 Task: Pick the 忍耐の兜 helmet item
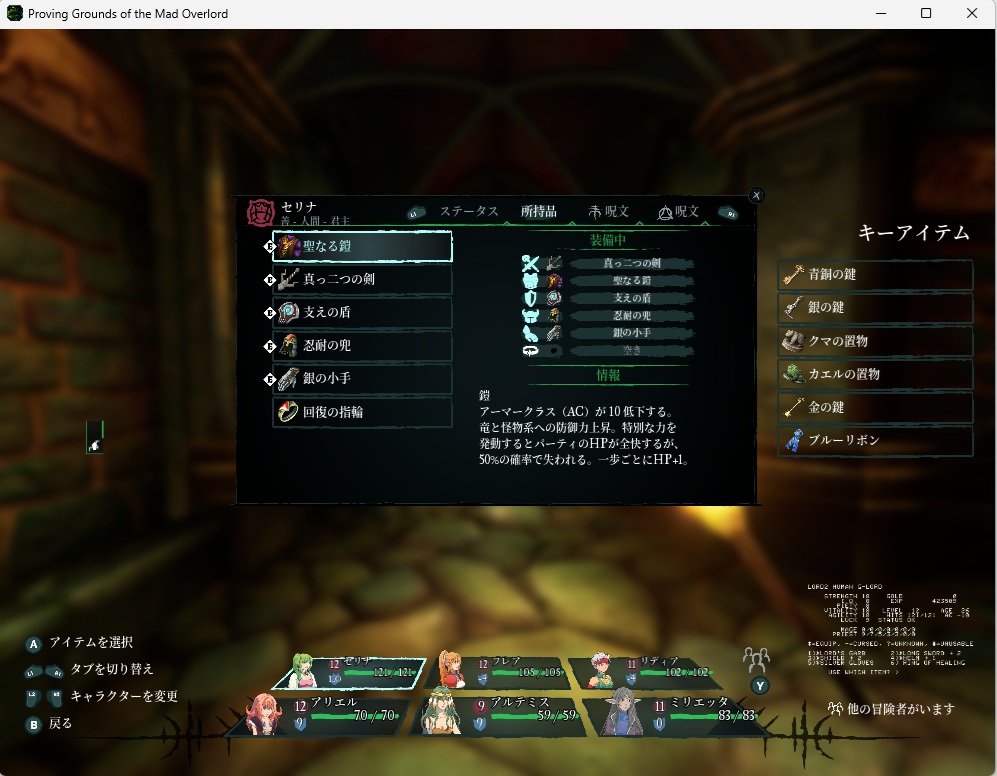tap(362, 345)
